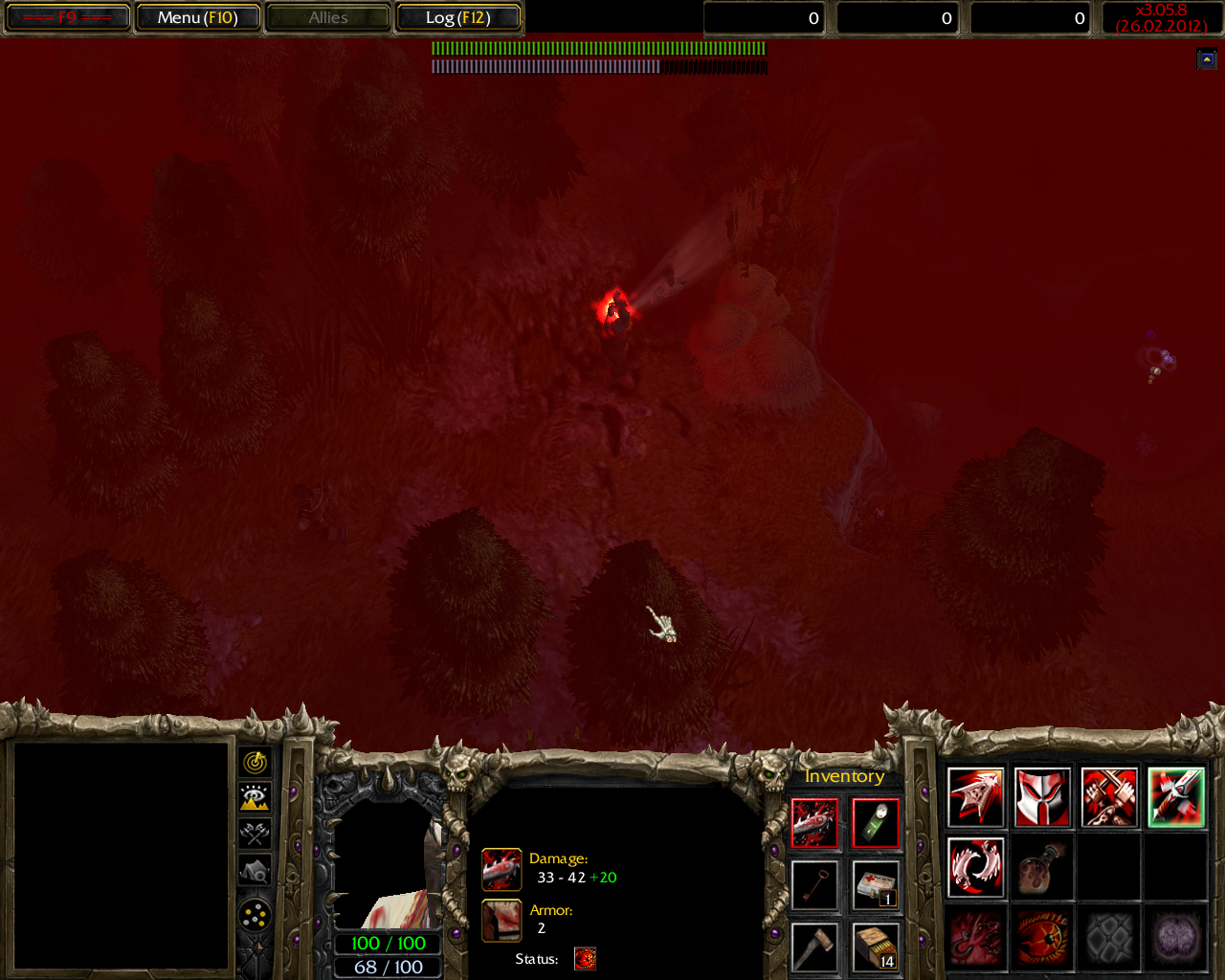Click the hero portrait
Image resolution: width=1225 pixels, height=980 pixels.
[x=388, y=866]
